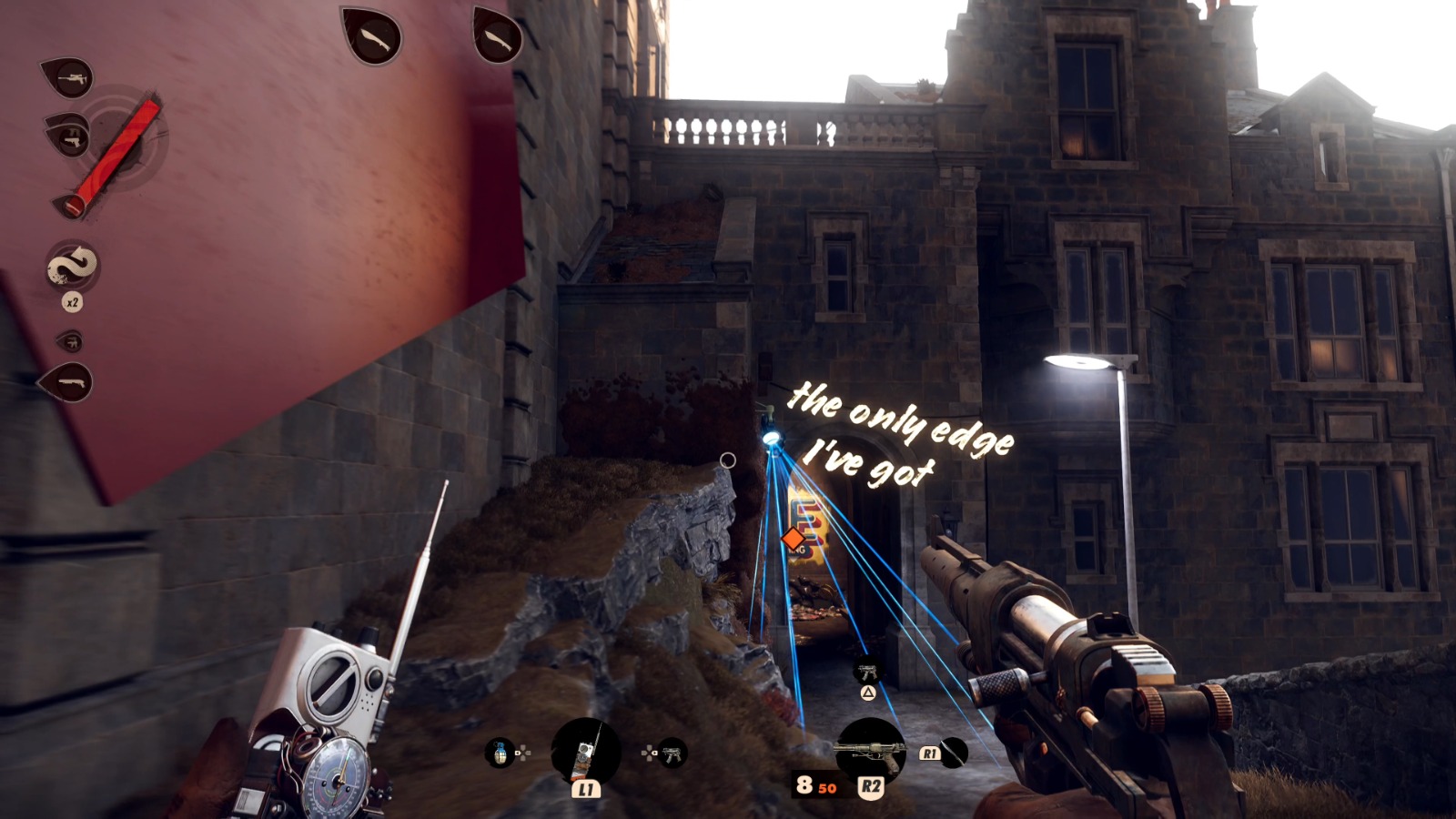Select the grenade slot icon
This screenshot has width=1456, height=819.
tap(500, 753)
